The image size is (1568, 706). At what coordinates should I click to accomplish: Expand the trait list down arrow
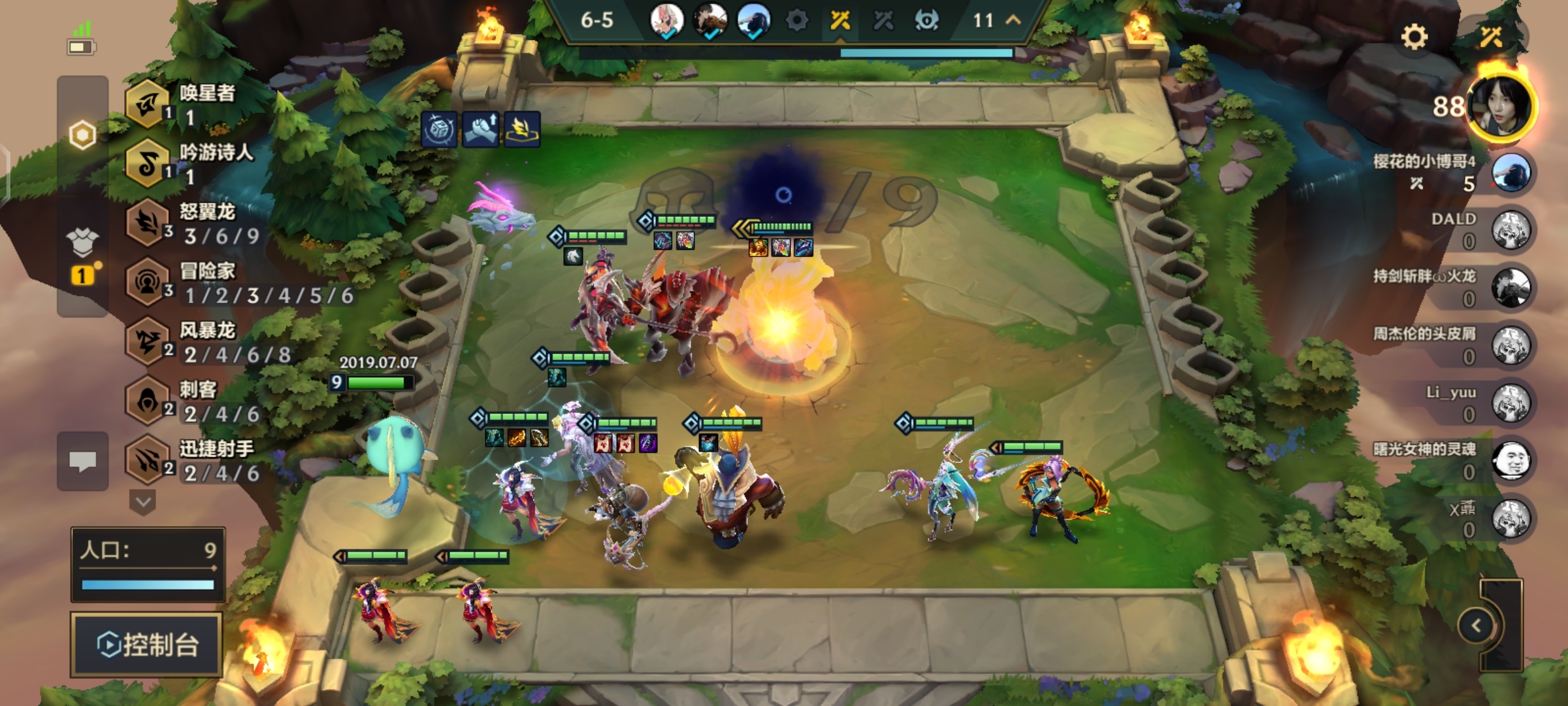tap(143, 502)
